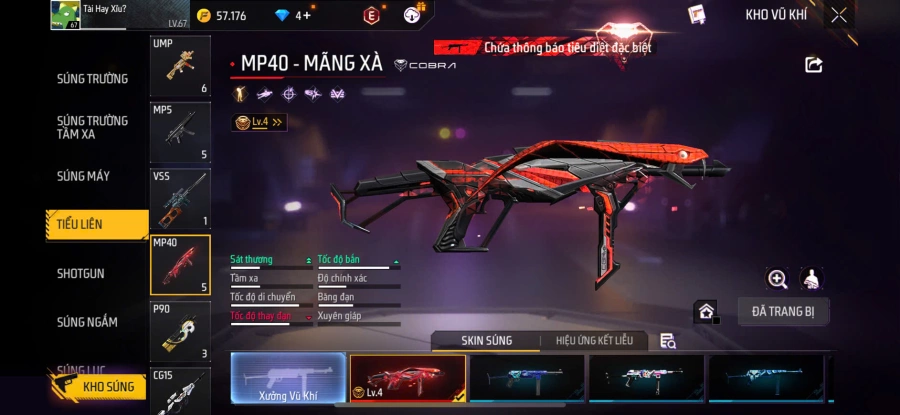Image resolution: width=900 pixels, height=415 pixels.
Task: Pick the MP5 weapon tile
Action: [180, 131]
